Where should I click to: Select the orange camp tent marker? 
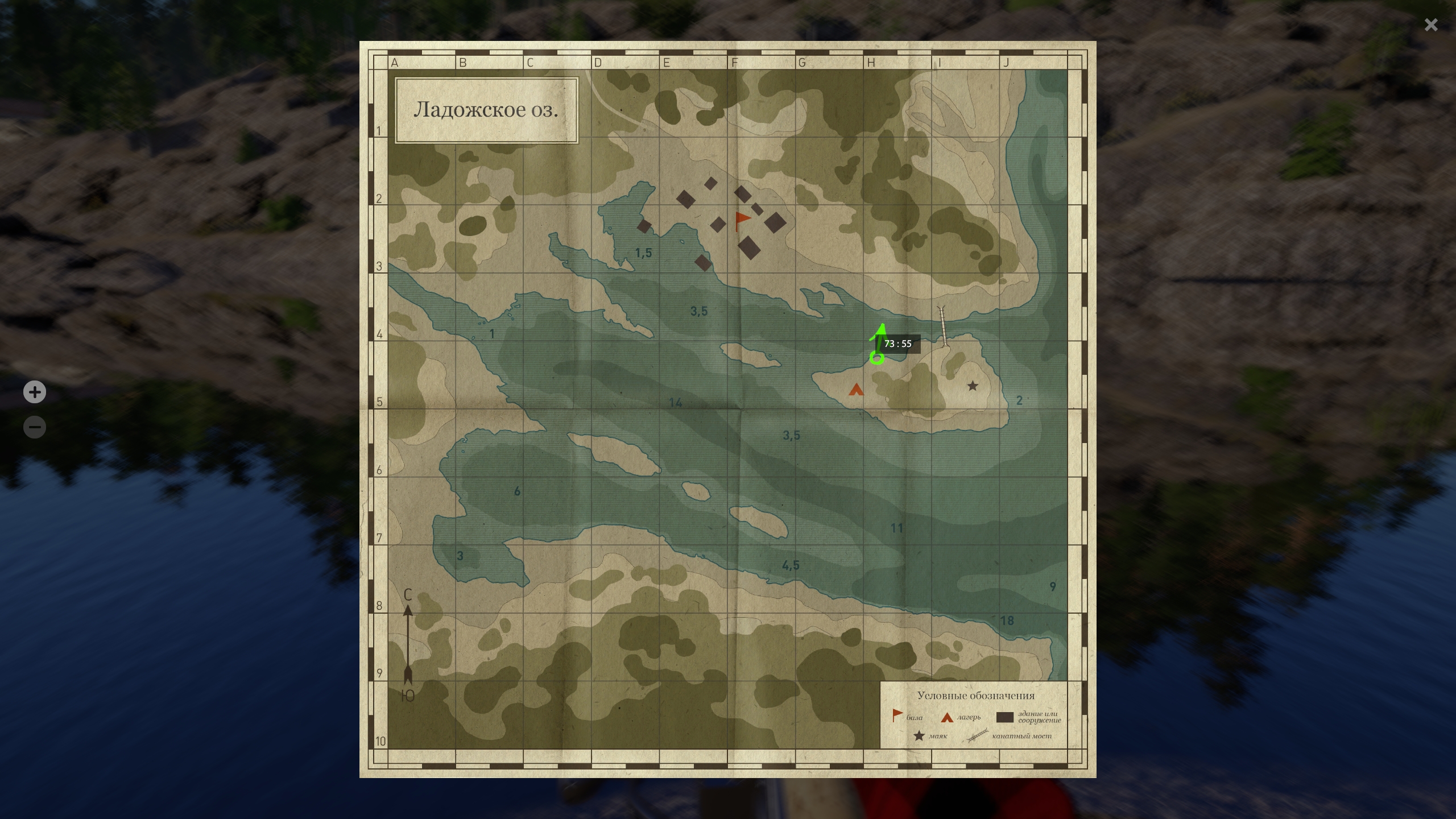(x=856, y=390)
